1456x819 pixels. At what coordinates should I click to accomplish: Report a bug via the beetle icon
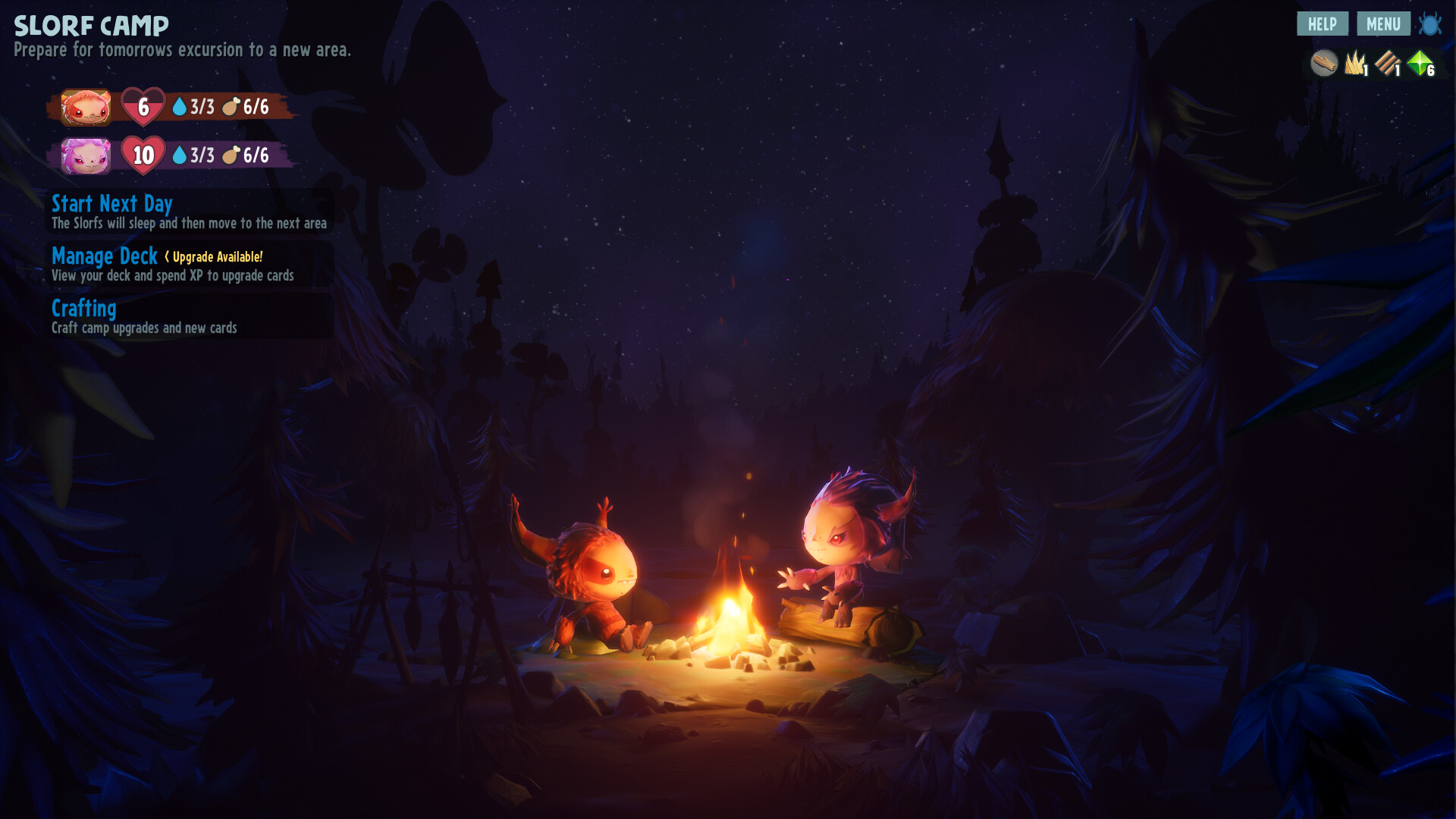pos(1430,24)
